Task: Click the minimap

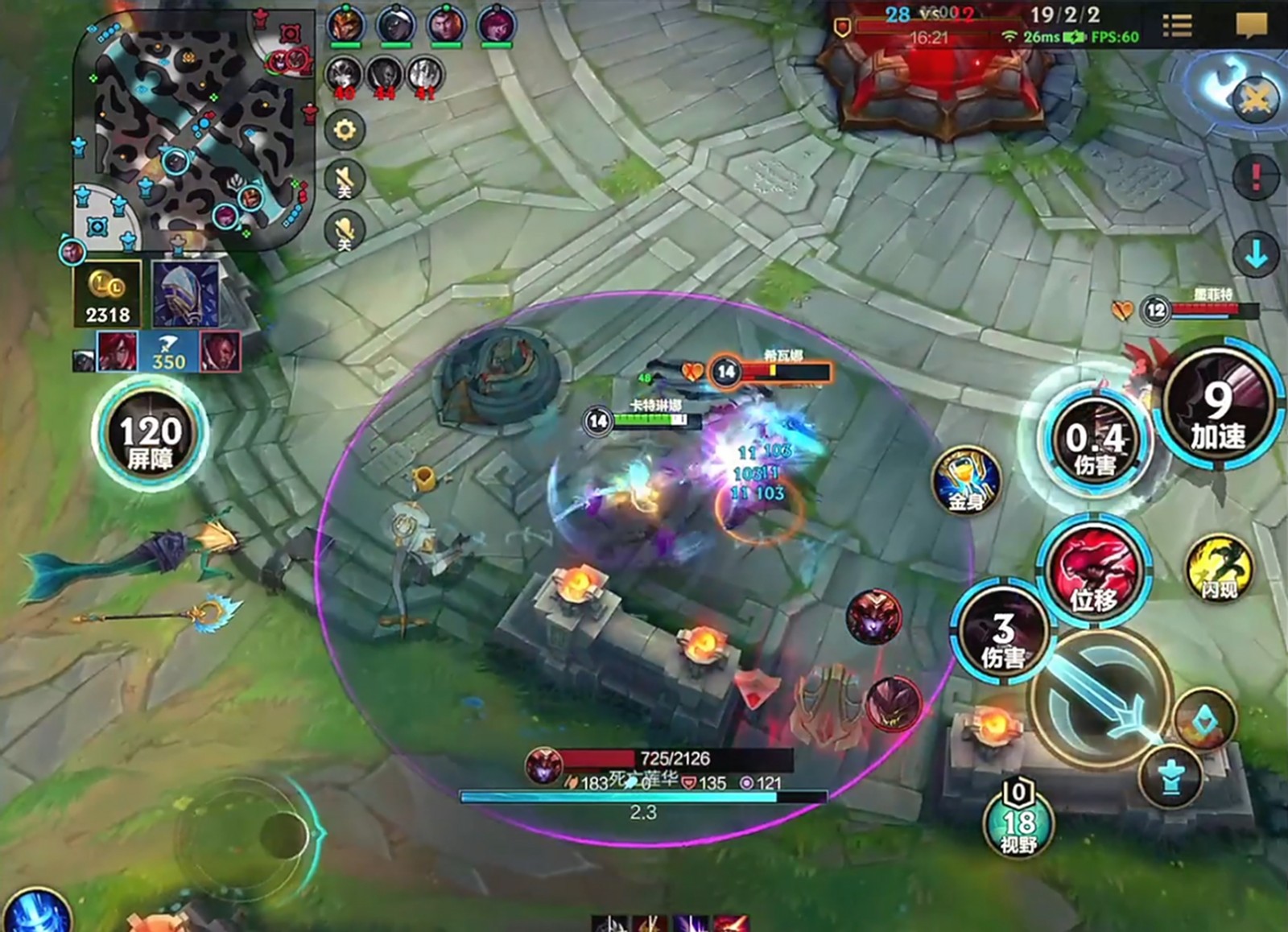Action: pos(193,129)
